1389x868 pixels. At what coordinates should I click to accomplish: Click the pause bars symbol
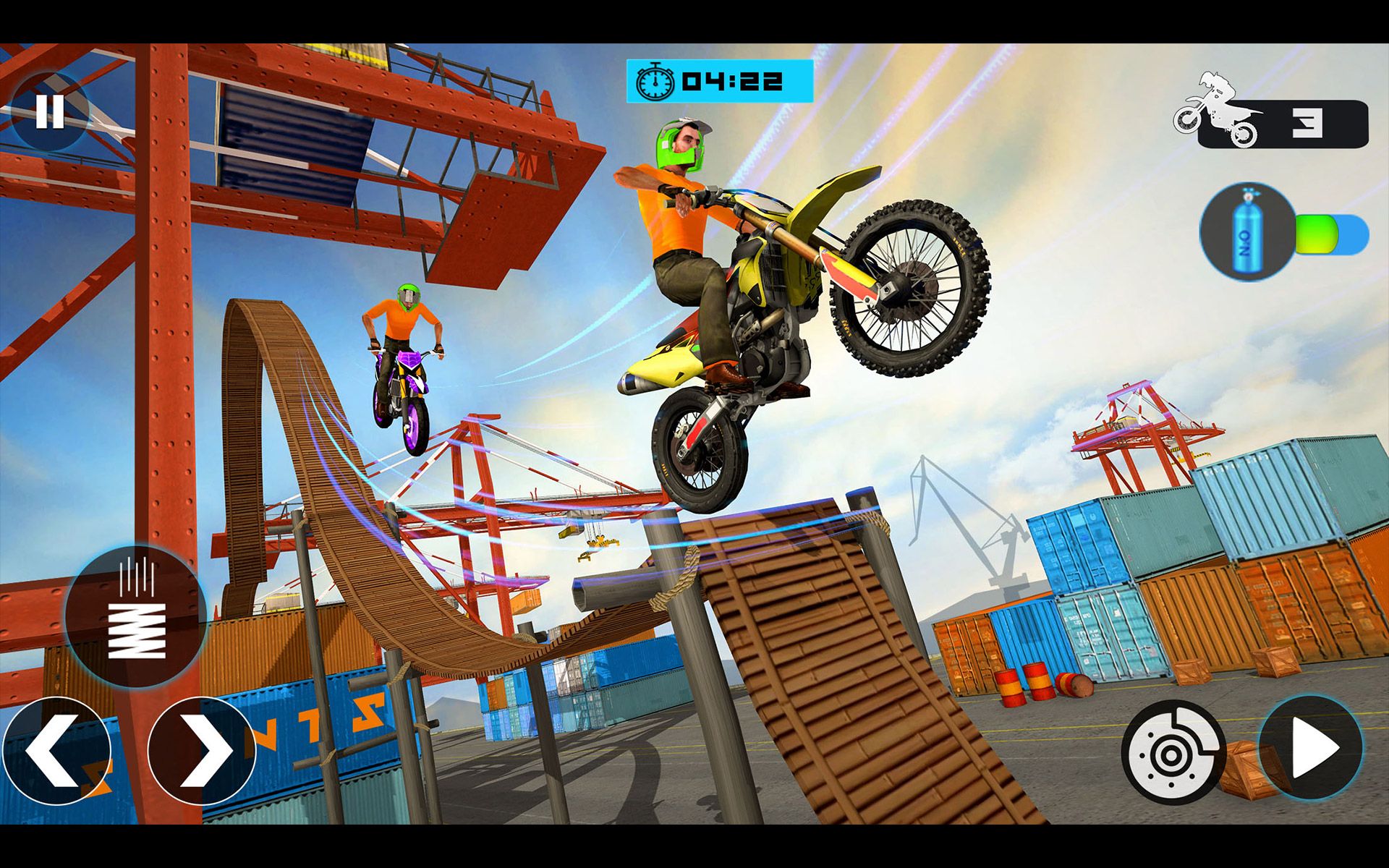[49, 110]
